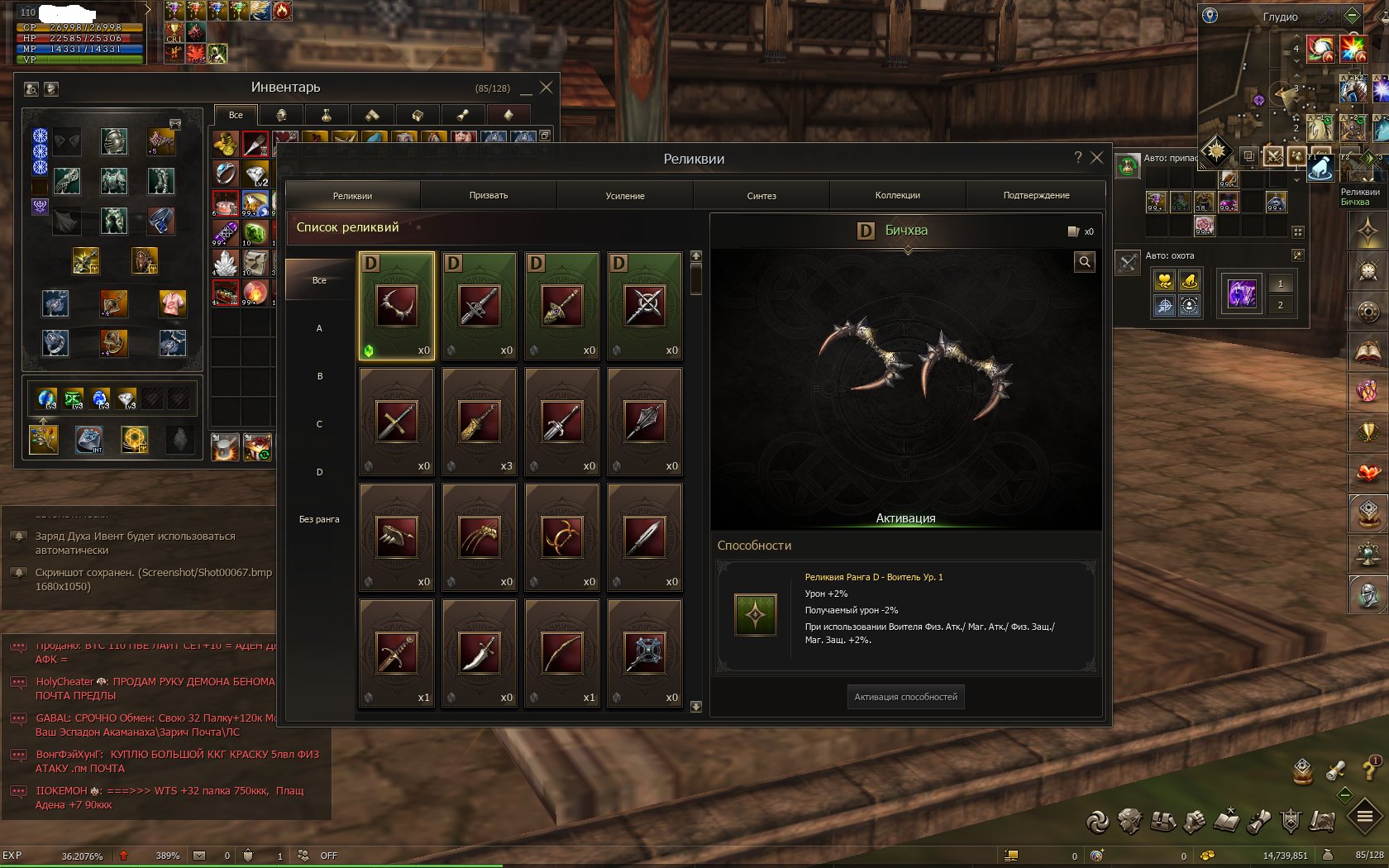1389x868 pixels.
Task: Open the main menu hamburger icon
Action: (x=1365, y=818)
